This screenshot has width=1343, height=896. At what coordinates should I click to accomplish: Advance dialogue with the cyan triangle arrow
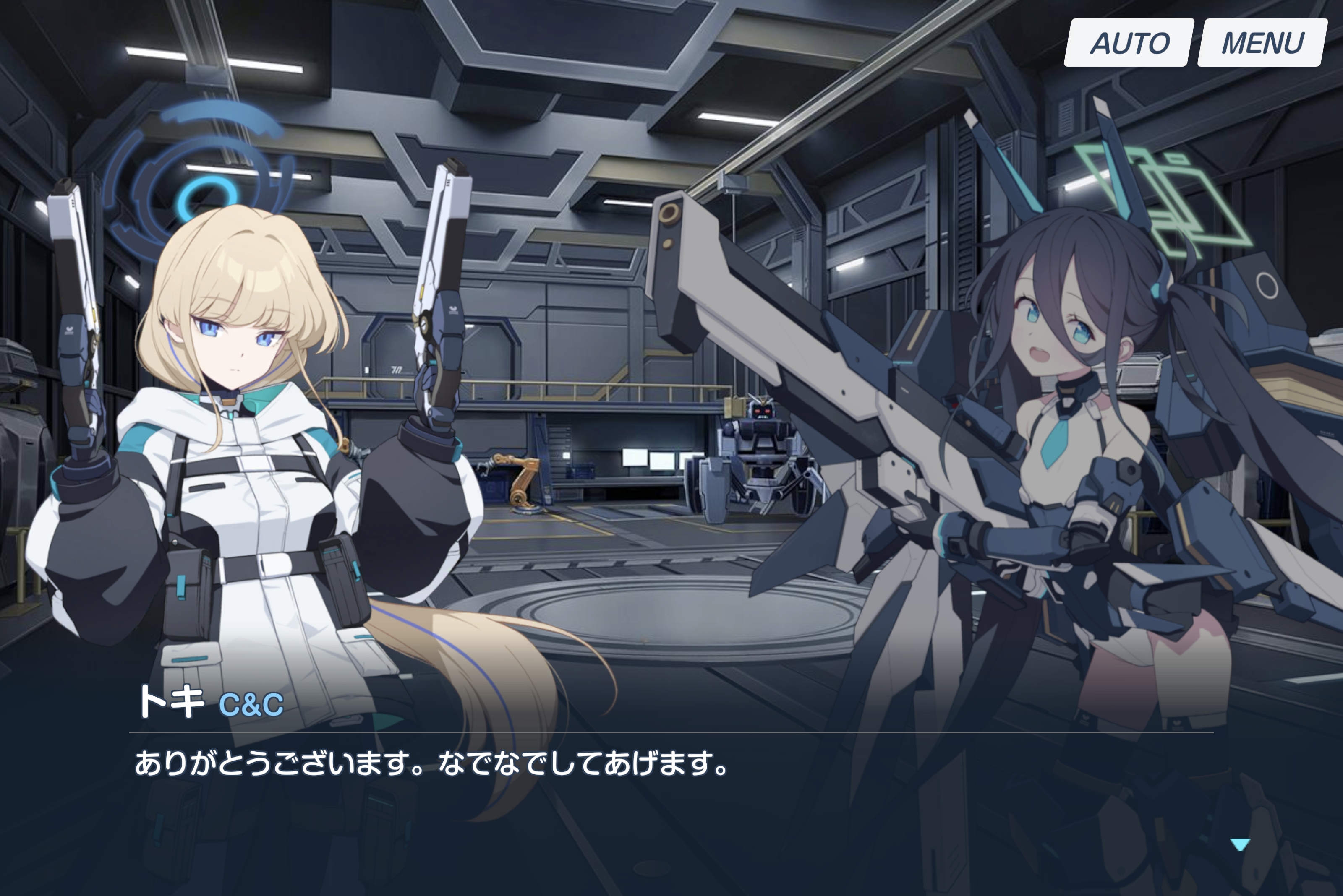[x=1239, y=844]
